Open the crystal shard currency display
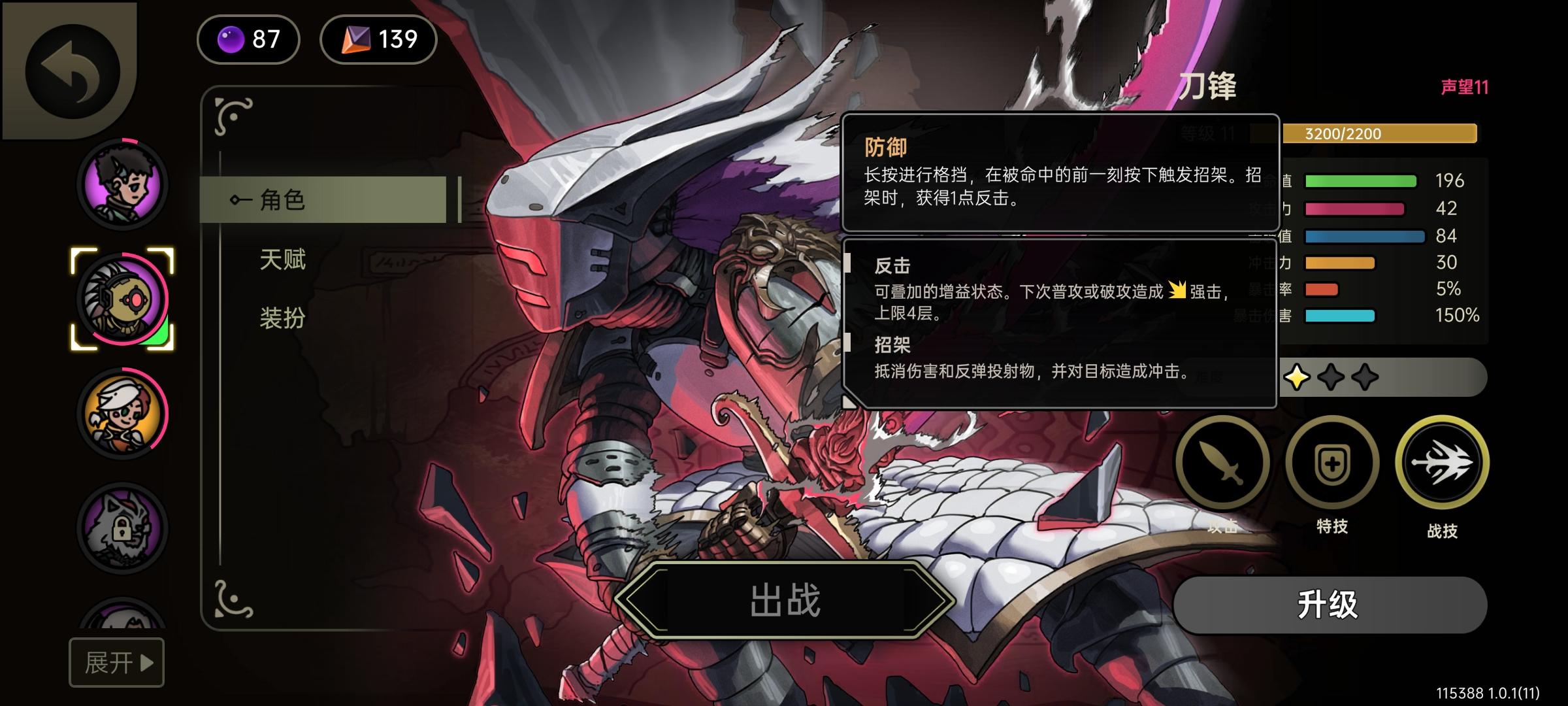1568x706 pixels. click(378, 39)
